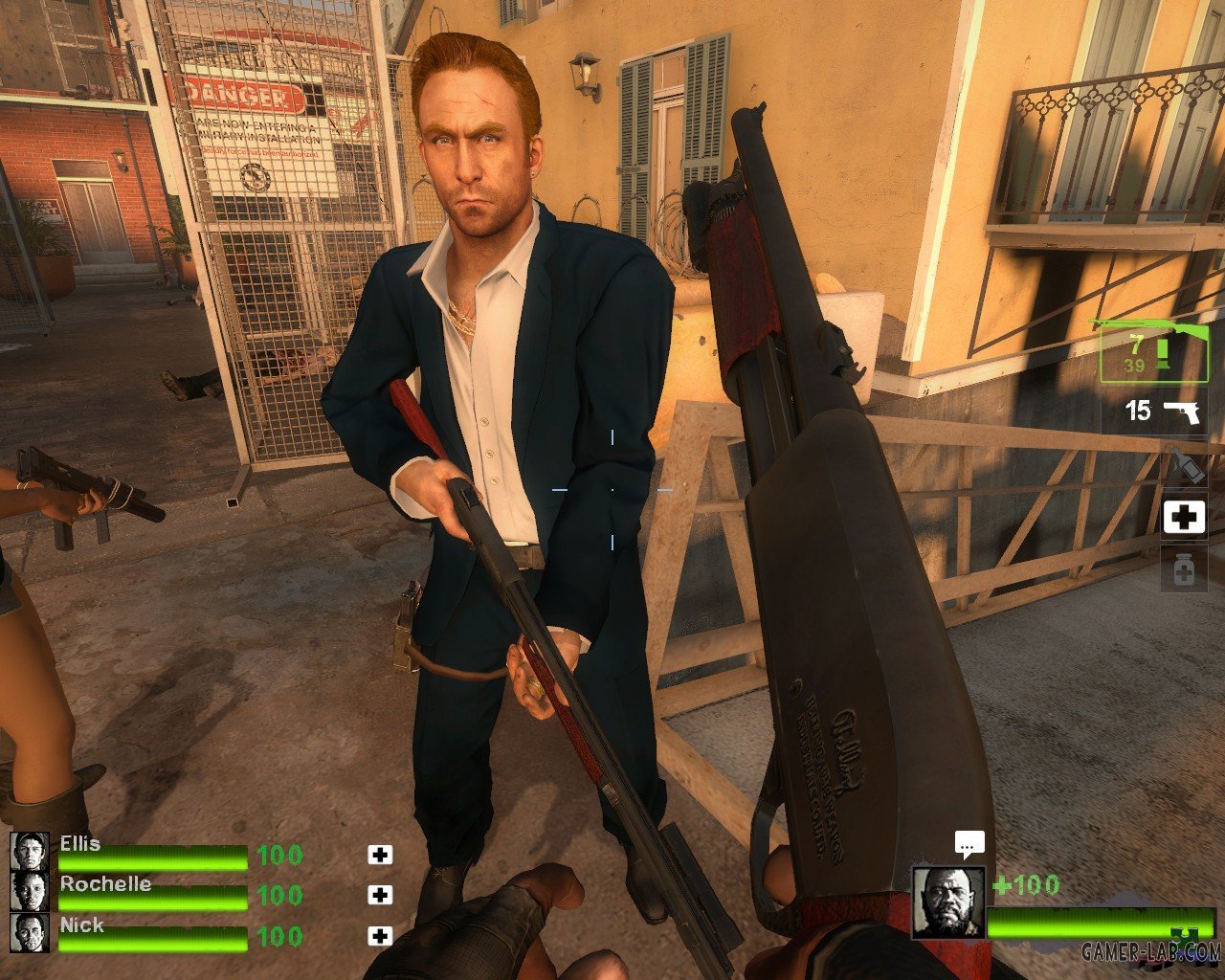Click Nick's teammate portrait
The image size is (1225, 980).
(x=29, y=932)
